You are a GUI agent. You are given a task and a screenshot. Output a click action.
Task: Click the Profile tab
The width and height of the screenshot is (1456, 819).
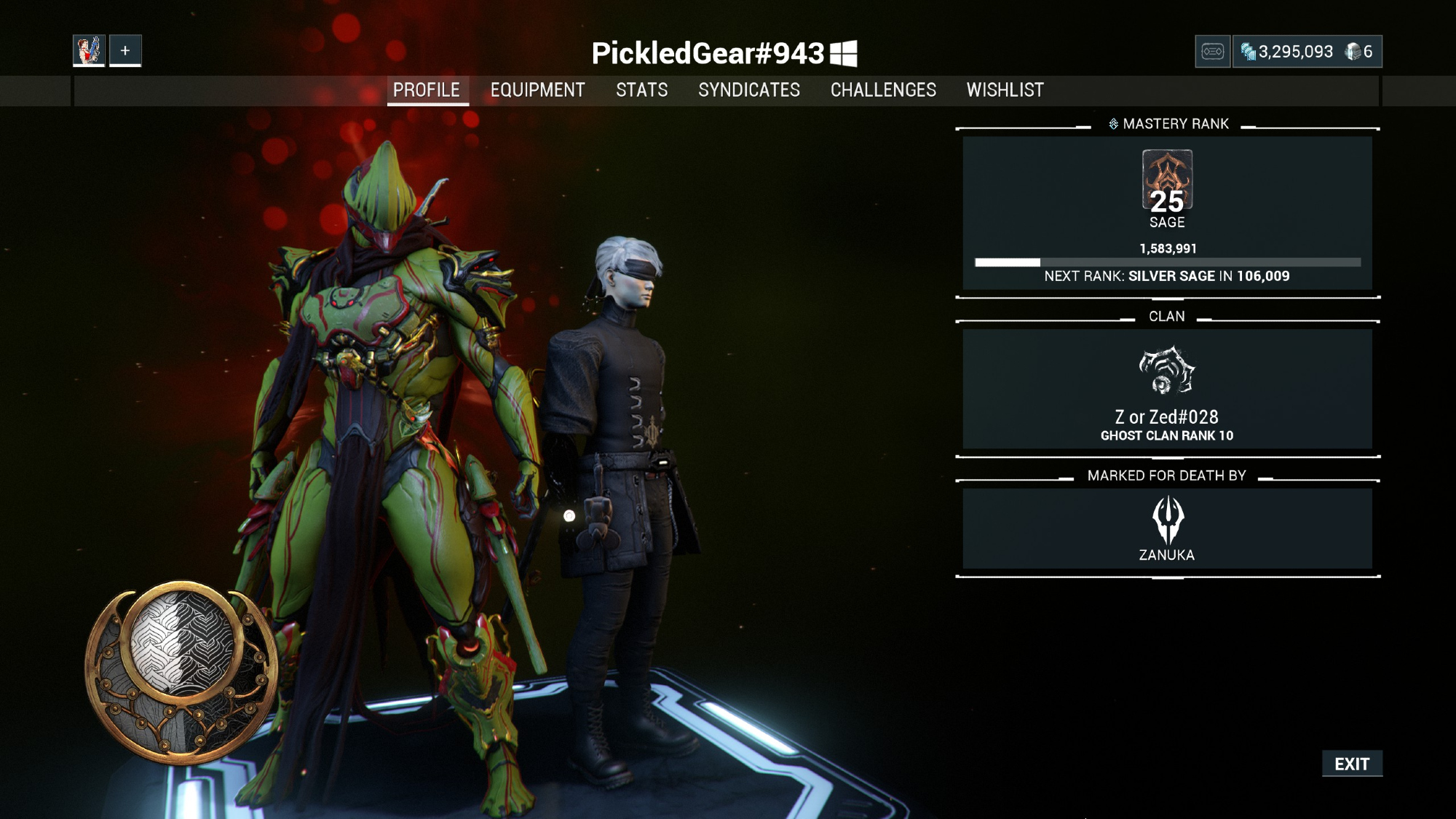pos(427,90)
